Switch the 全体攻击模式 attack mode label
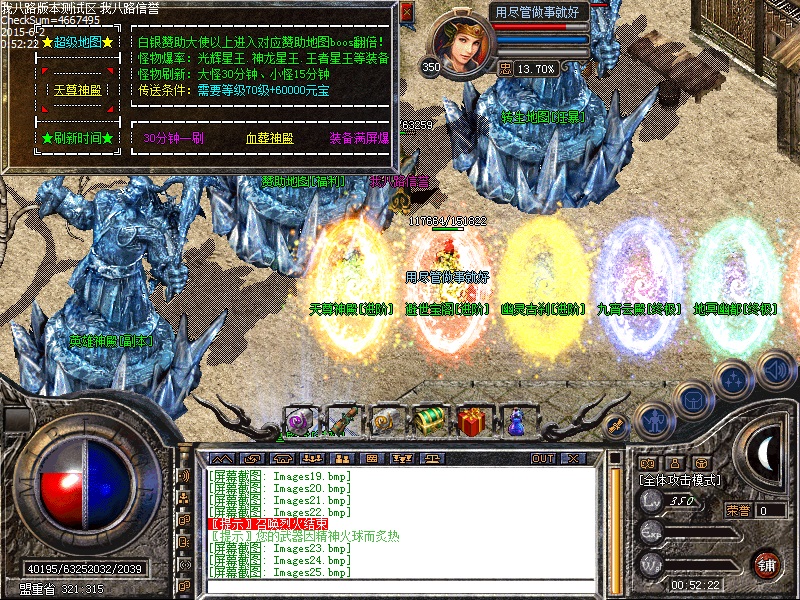800x600 pixels. (680, 481)
